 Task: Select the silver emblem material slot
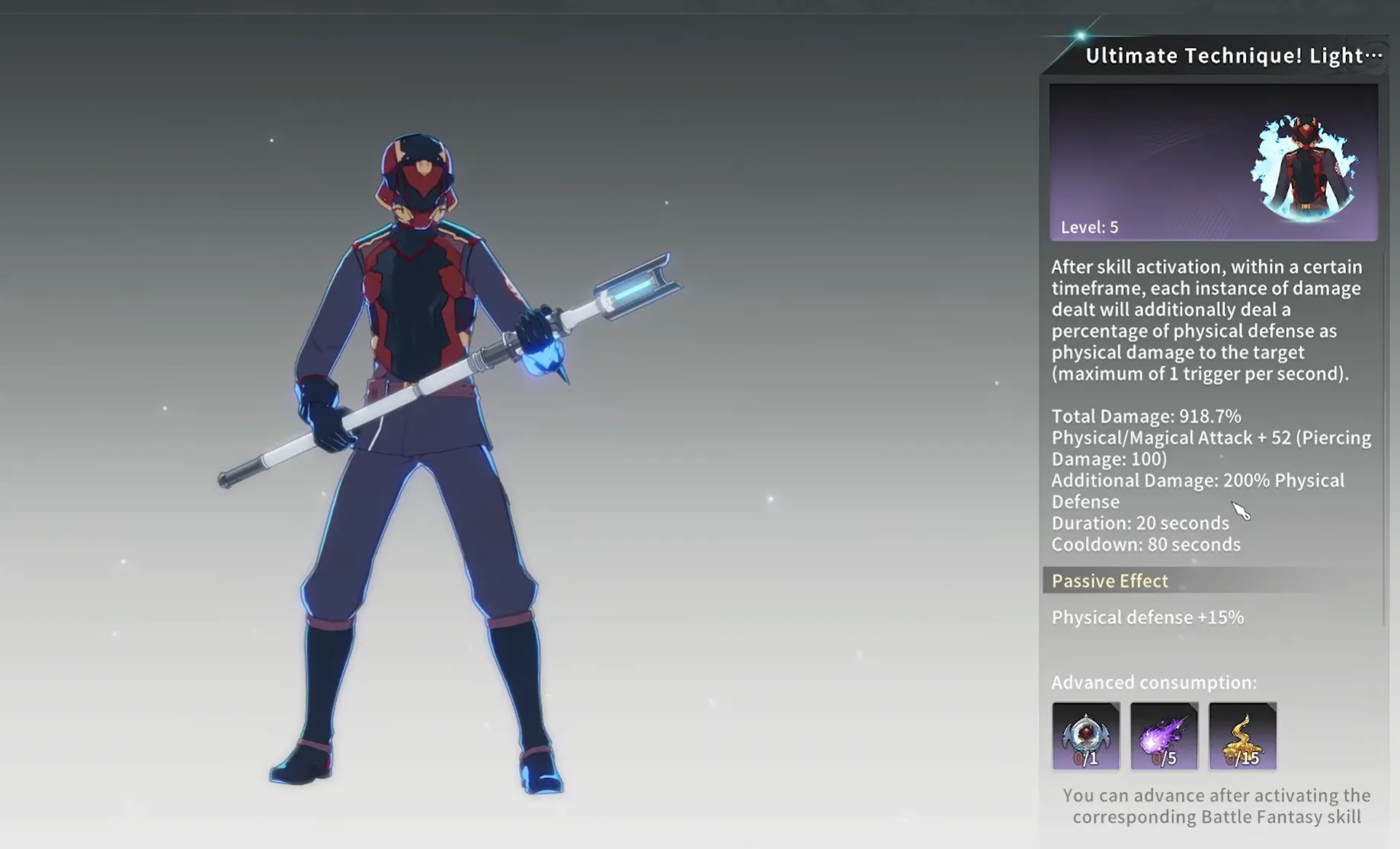click(1085, 735)
